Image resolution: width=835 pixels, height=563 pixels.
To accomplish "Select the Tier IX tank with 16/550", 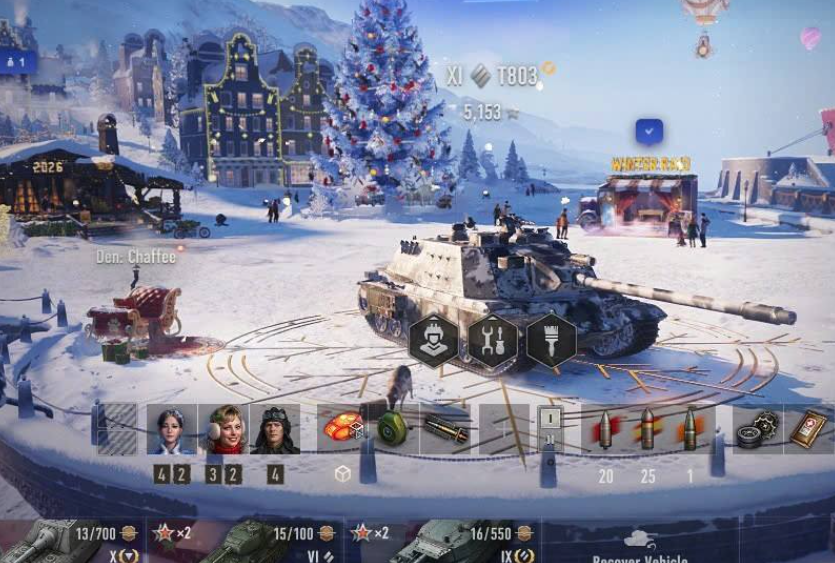I will pos(467,542).
